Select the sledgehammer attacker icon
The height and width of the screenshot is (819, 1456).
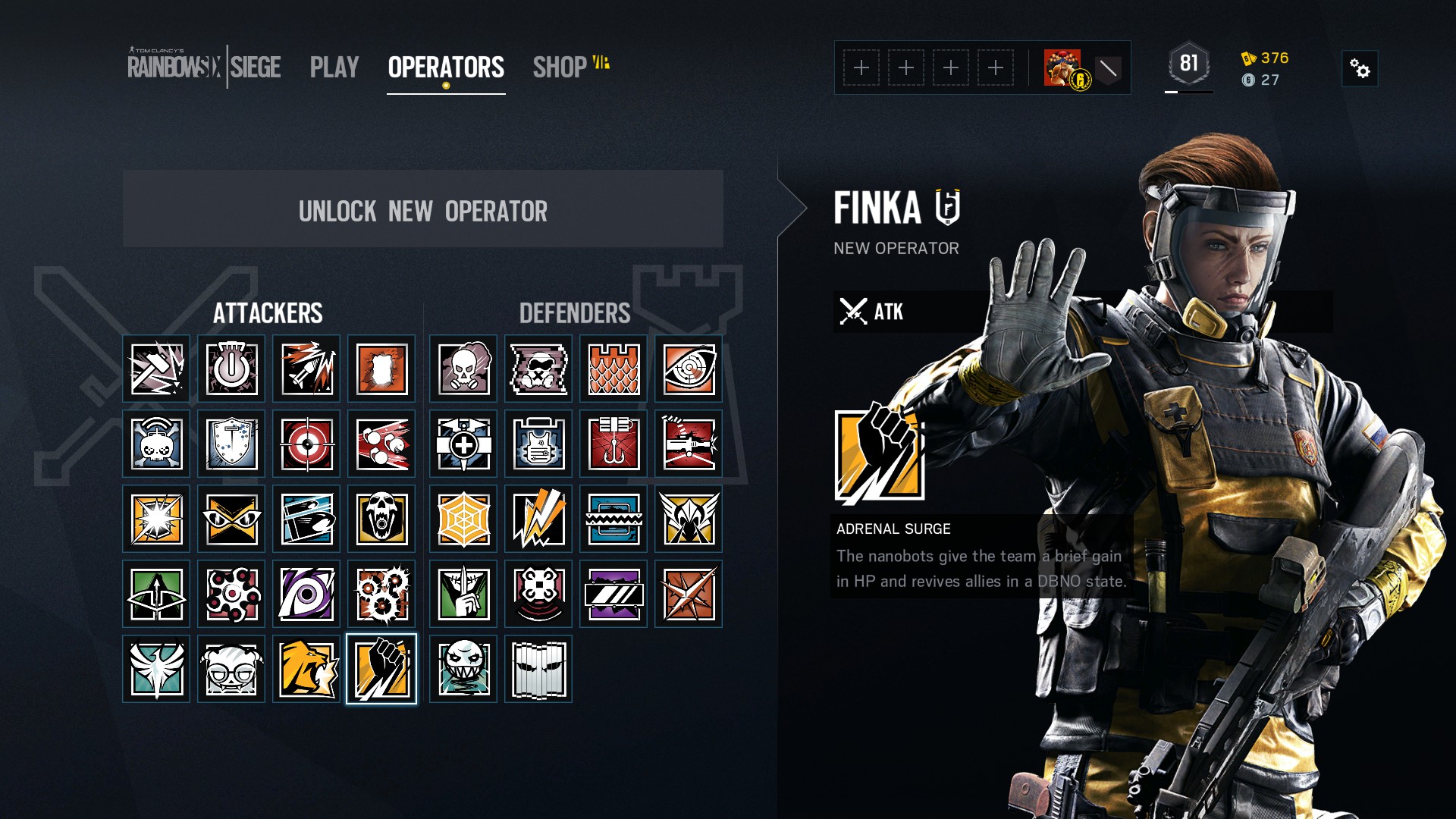tap(156, 369)
